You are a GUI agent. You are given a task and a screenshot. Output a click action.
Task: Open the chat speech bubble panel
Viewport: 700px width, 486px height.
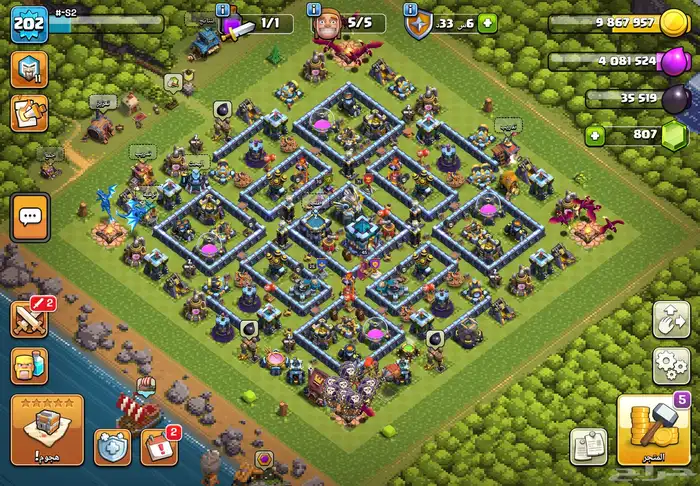(29, 217)
